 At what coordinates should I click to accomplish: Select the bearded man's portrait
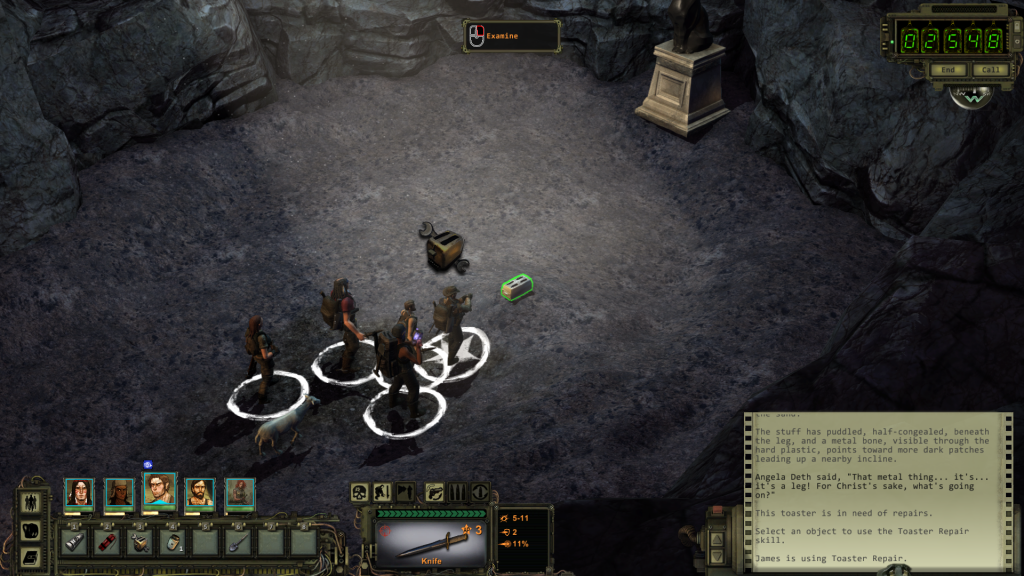pos(199,492)
